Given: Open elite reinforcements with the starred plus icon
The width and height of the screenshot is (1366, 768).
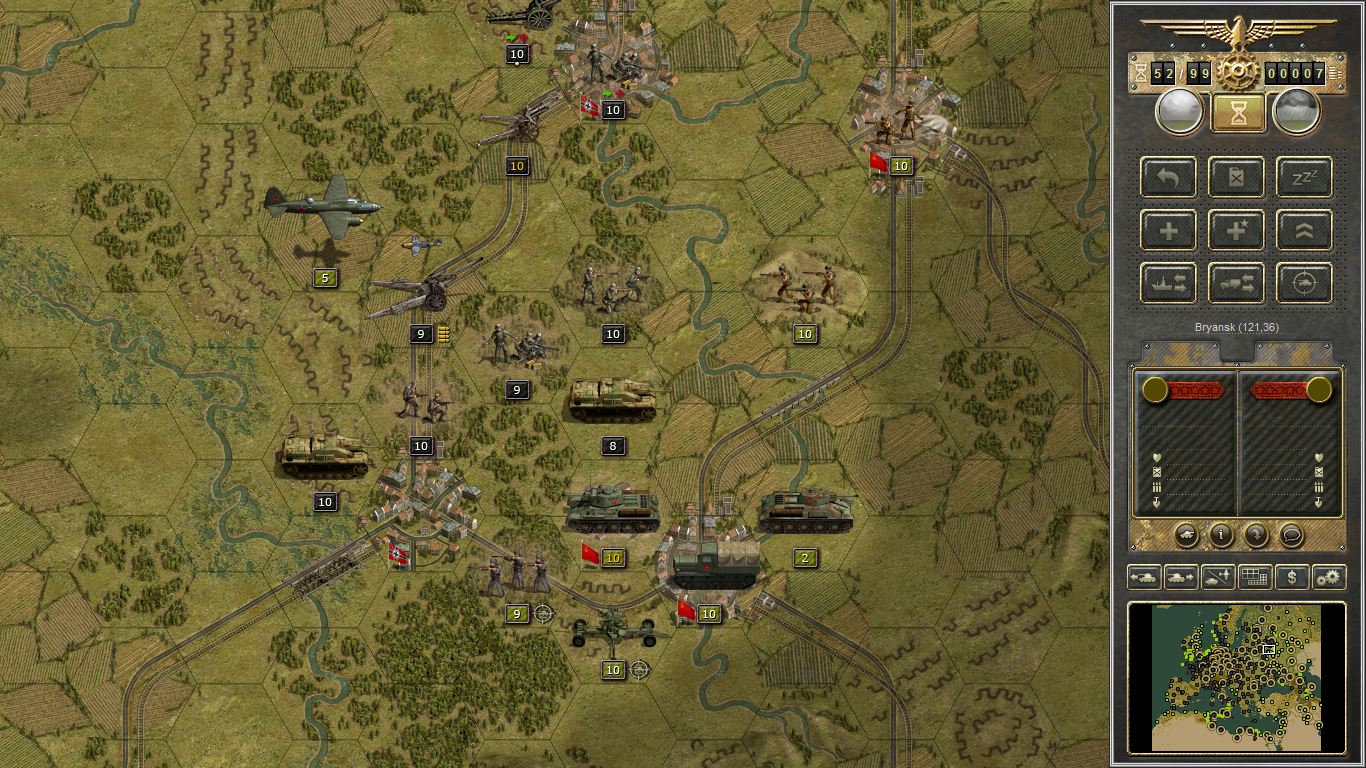Looking at the screenshot, I should point(1236,230).
